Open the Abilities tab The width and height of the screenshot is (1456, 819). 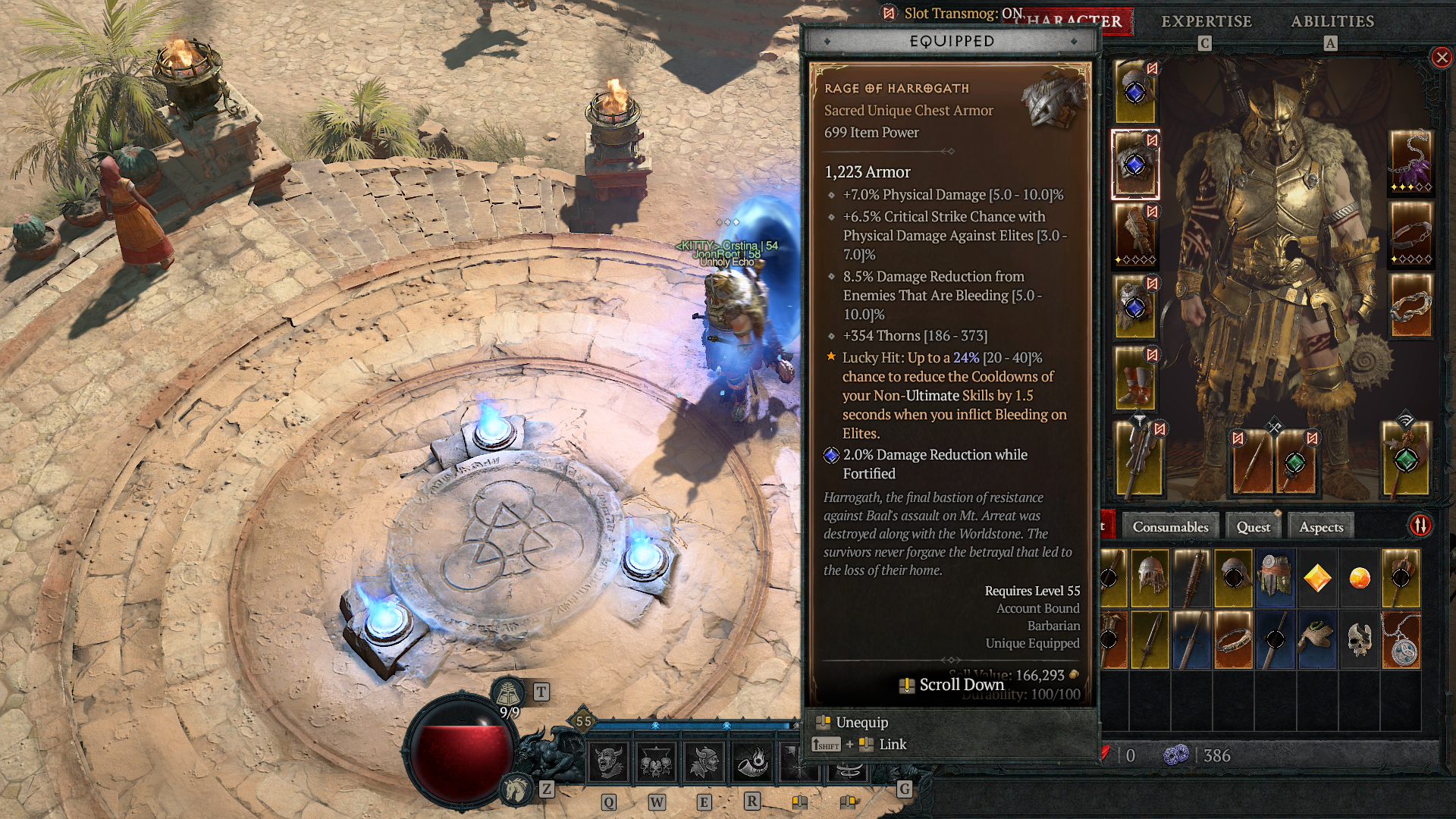coord(1332,22)
